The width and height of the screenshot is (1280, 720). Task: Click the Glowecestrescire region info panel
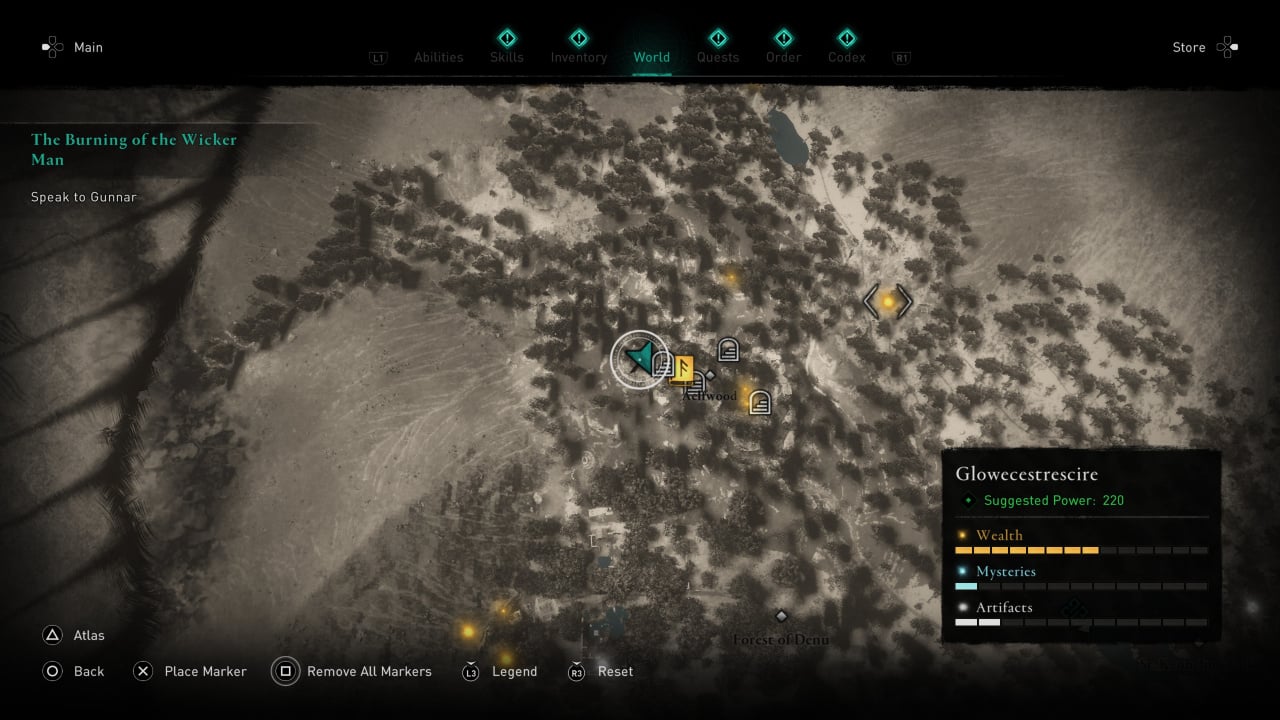1081,546
